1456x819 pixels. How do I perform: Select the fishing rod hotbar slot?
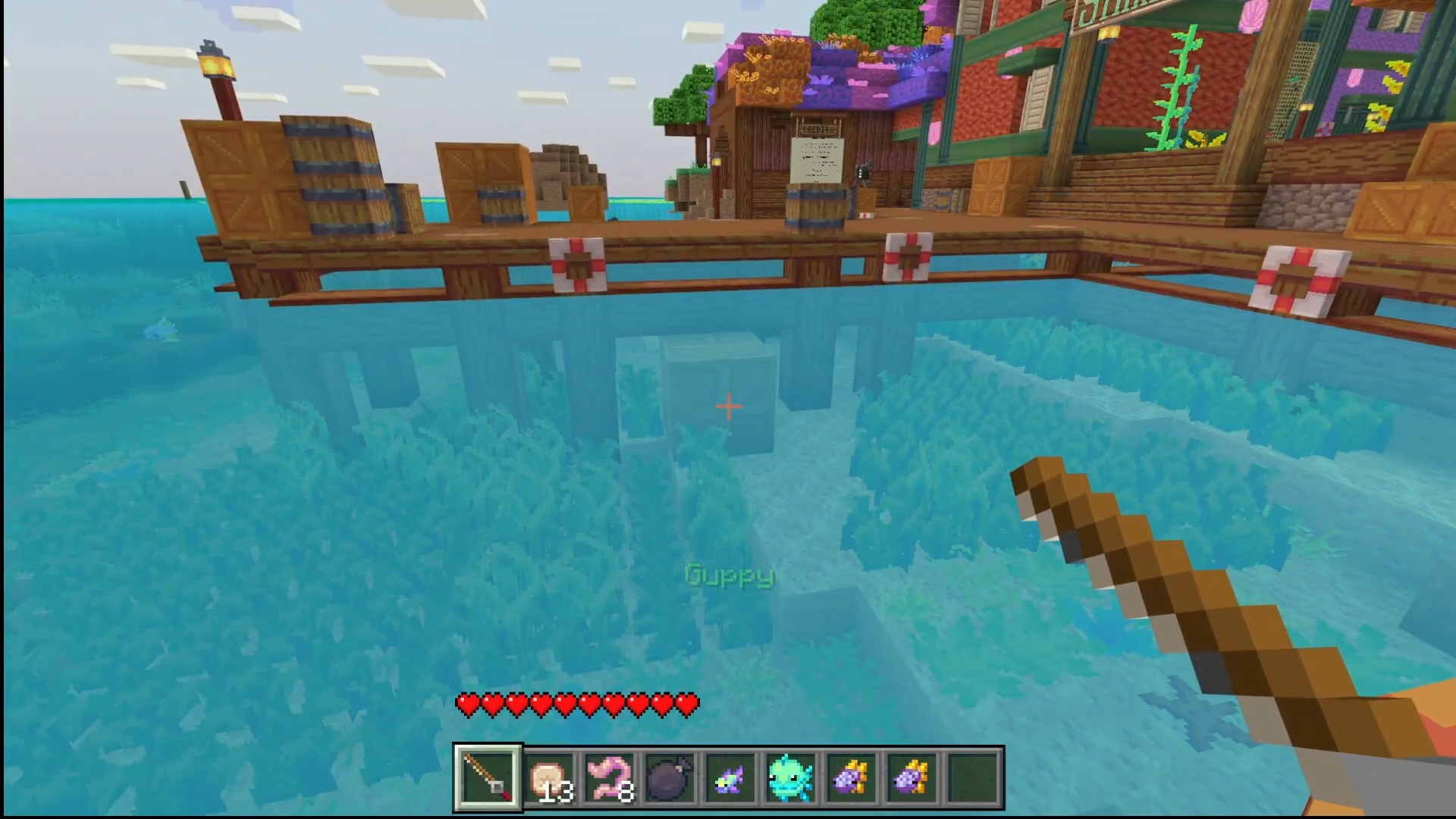(488, 777)
